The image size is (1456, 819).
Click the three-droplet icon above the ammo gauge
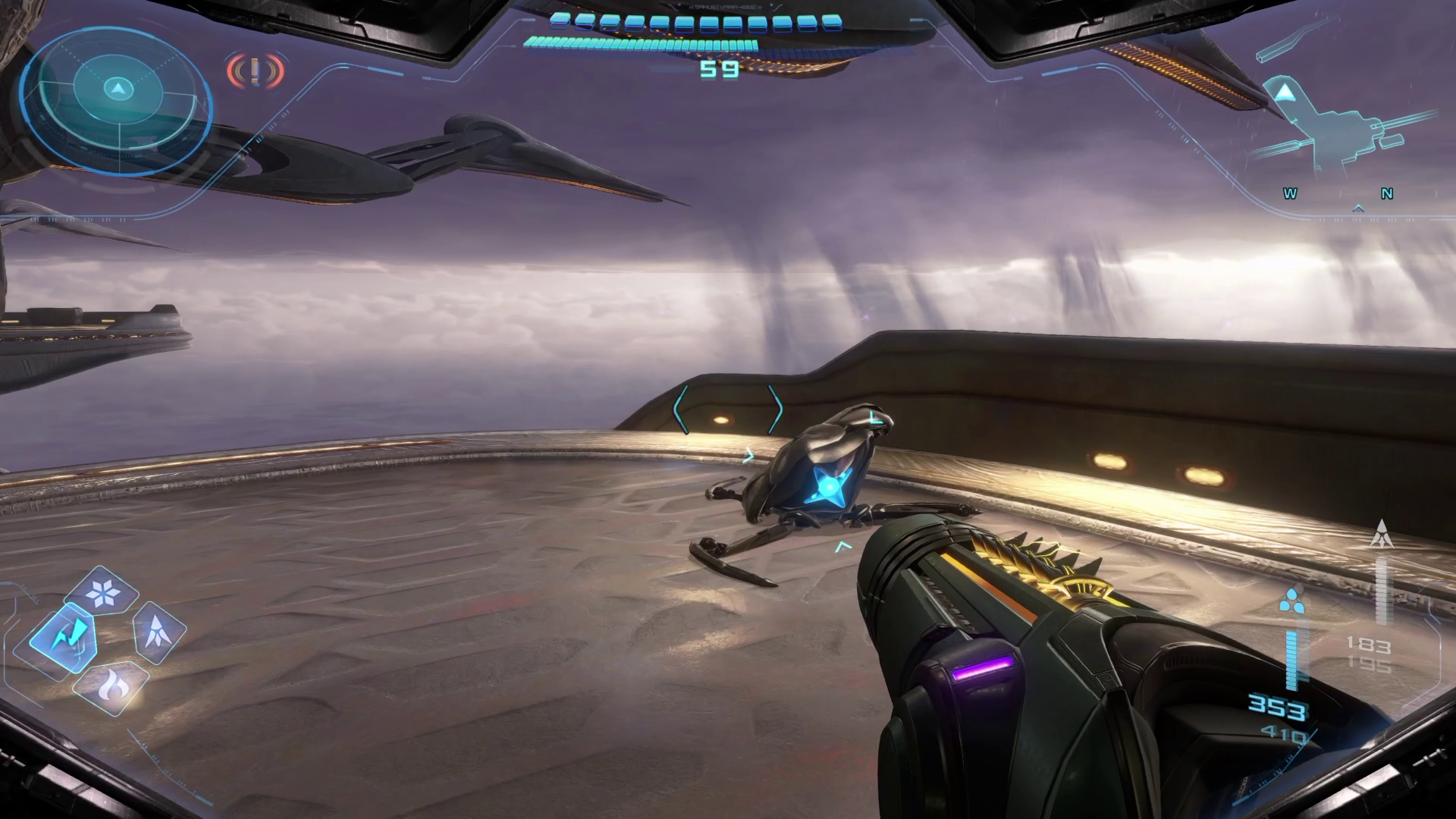click(x=1291, y=601)
